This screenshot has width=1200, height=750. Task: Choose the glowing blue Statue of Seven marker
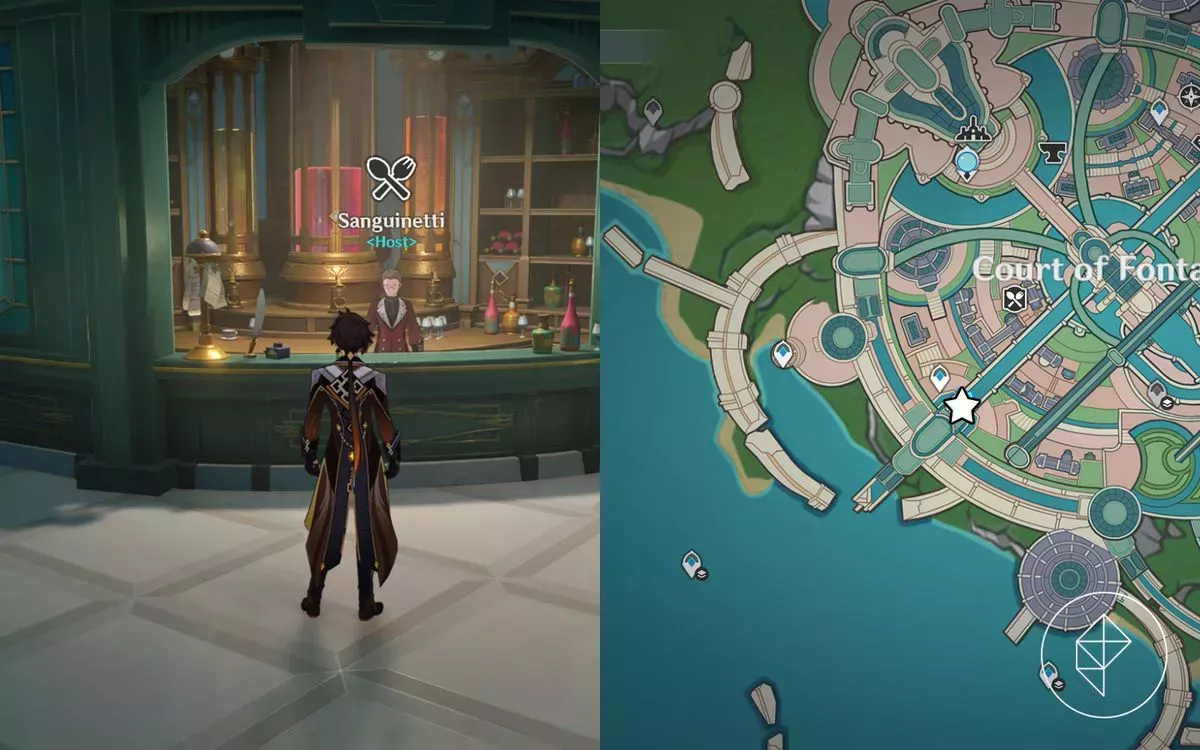(x=966, y=161)
